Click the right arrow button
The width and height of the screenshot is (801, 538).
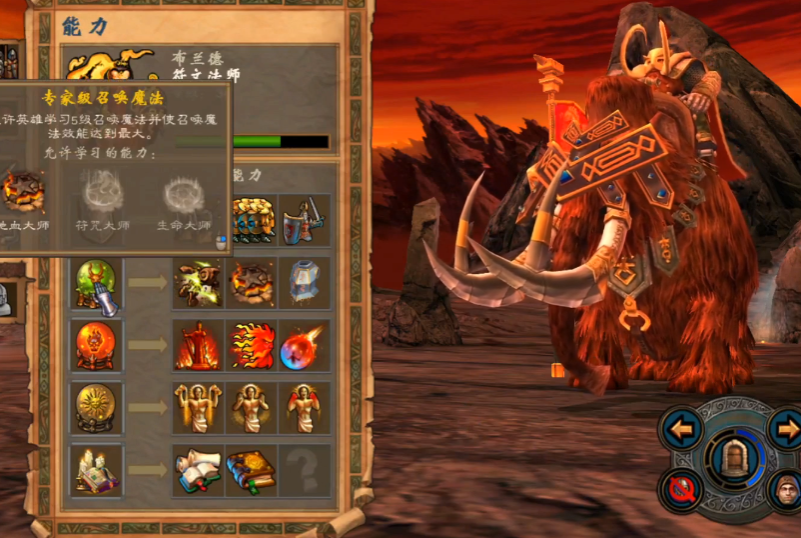(786, 431)
